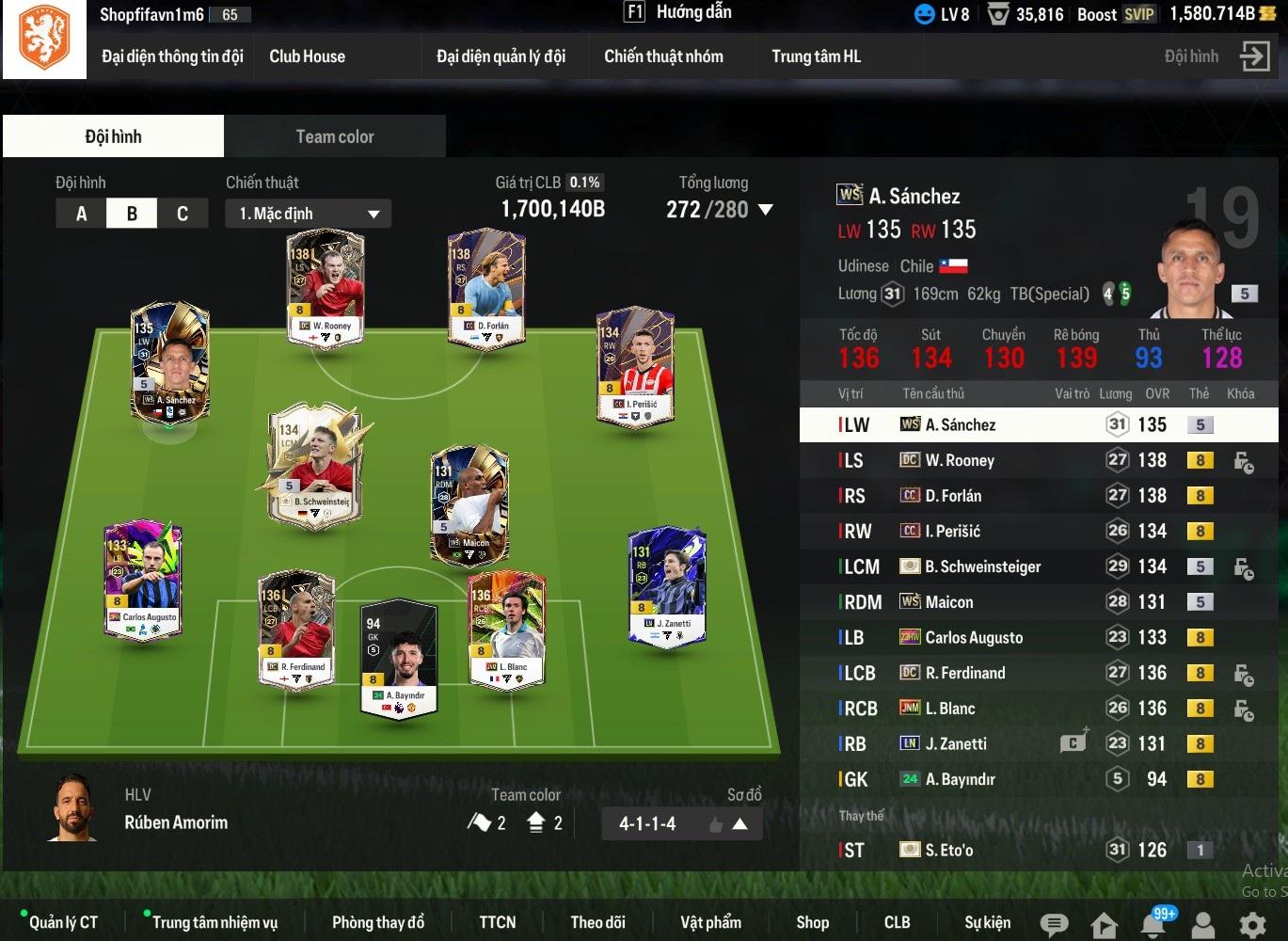Open the Club House menu
The height and width of the screenshot is (941, 1288).
[307, 56]
